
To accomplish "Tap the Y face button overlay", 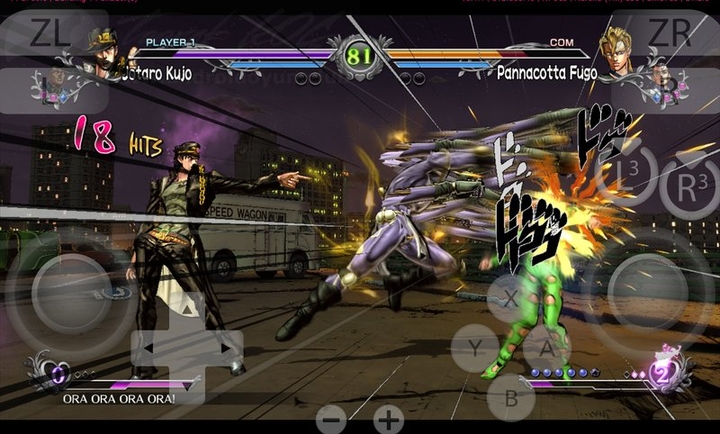I will tap(474, 348).
